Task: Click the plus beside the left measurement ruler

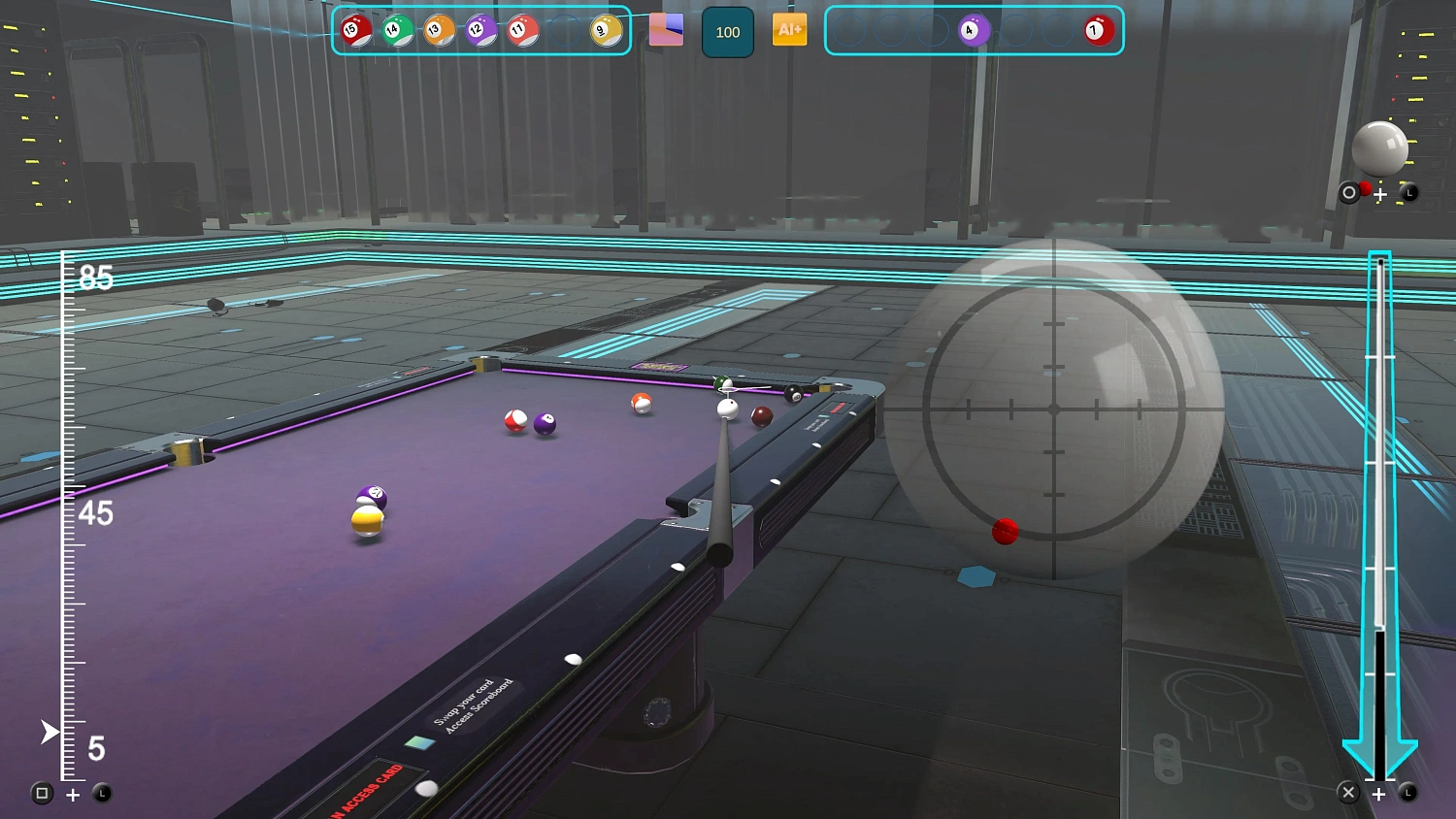Action: coord(72,794)
